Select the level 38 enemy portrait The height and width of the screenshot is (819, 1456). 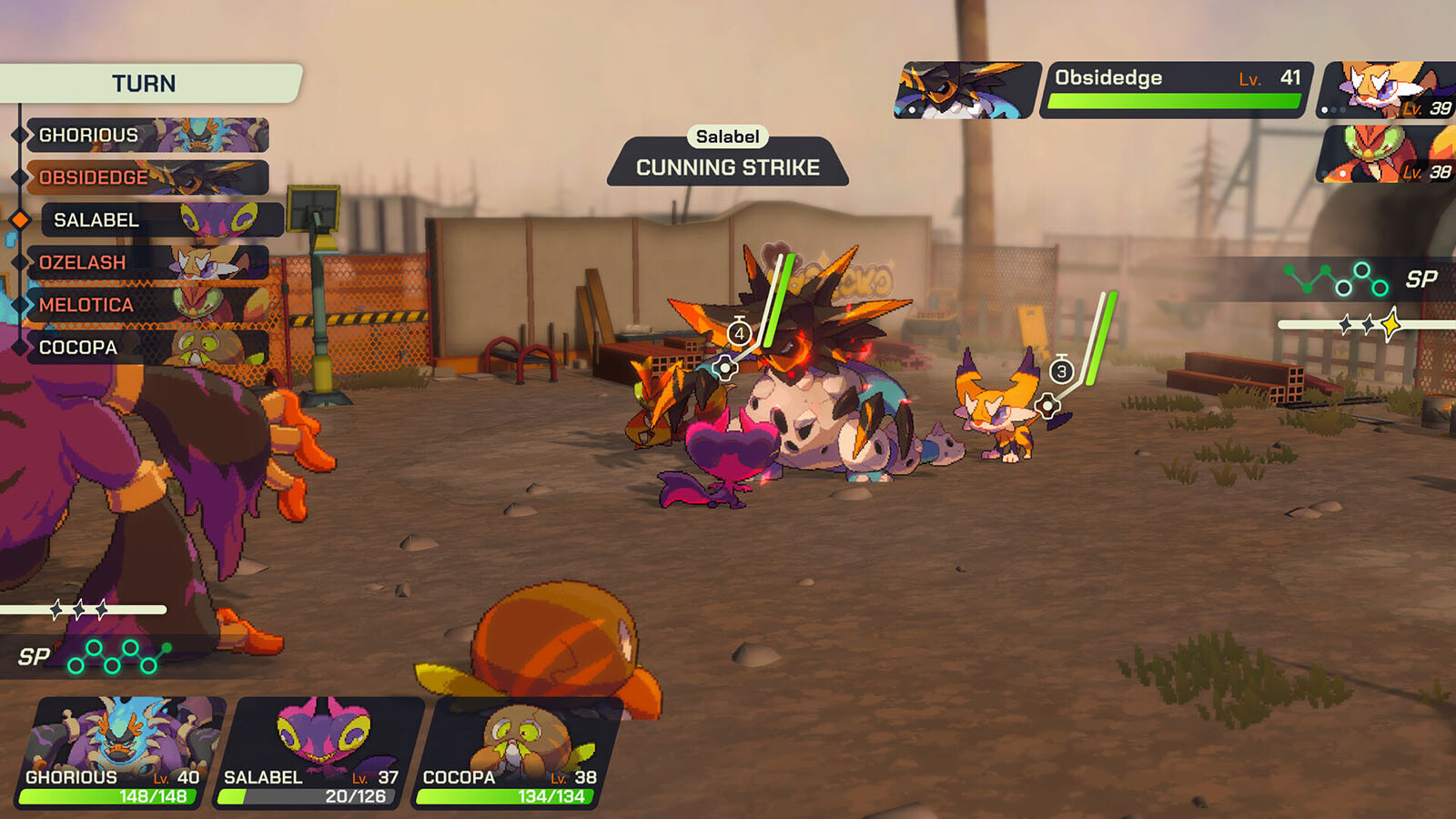[x=1386, y=154]
